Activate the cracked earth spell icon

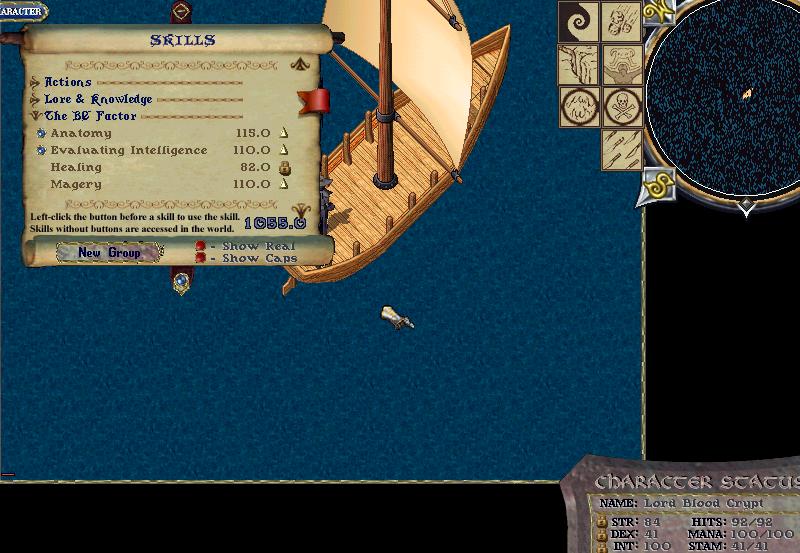point(578,64)
